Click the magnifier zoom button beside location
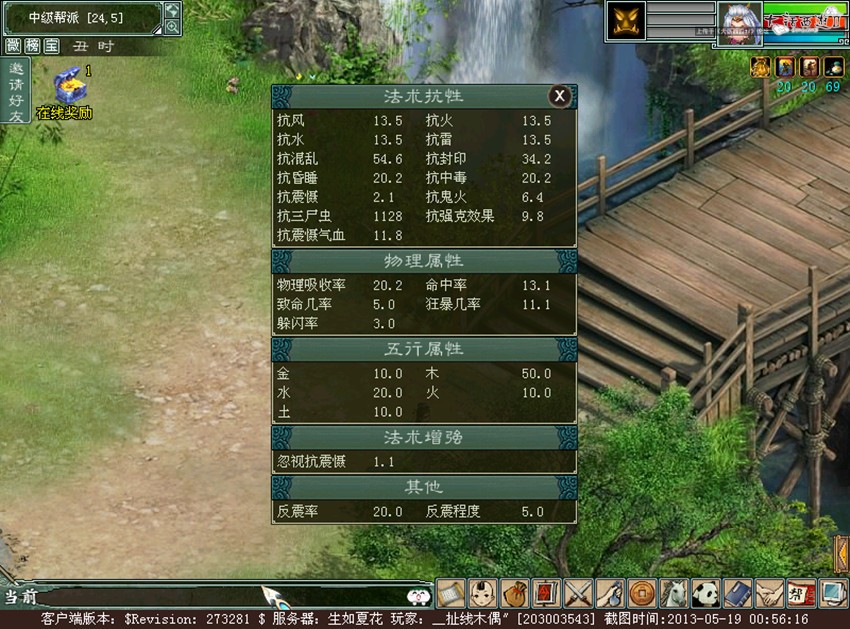Viewport: 850px width, 629px height. pyautogui.click(x=172, y=27)
